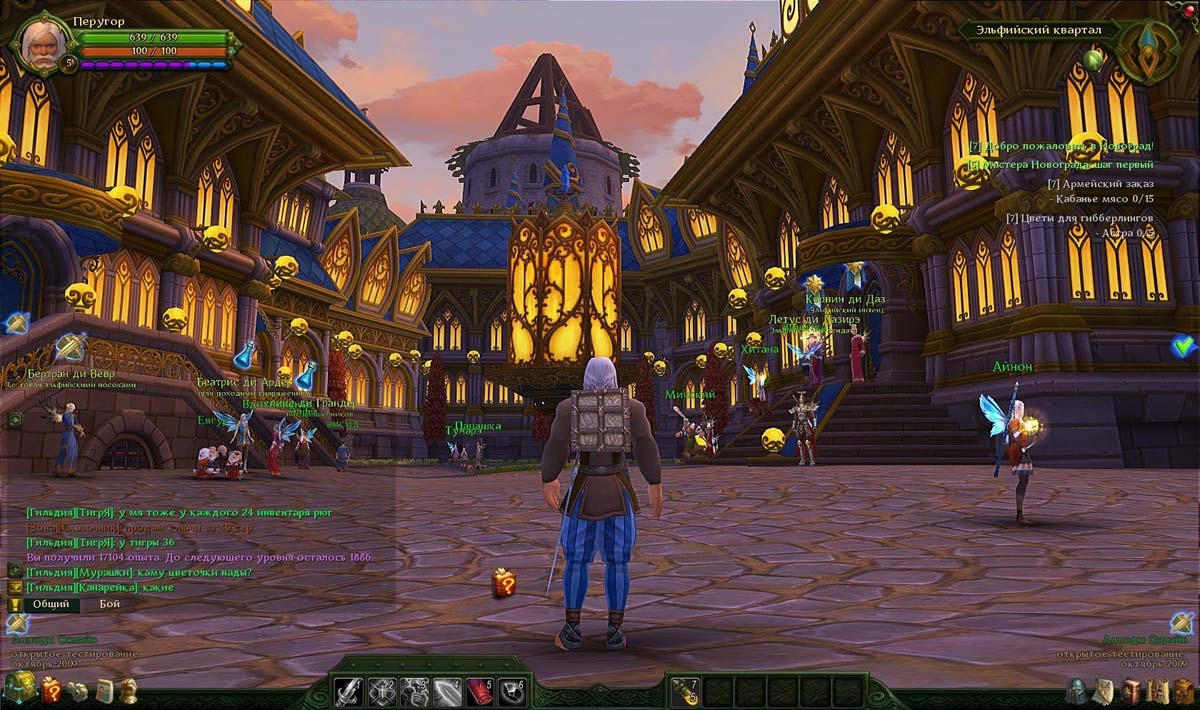
Task: Activate the ability in hotbar slot 6
Action: (x=512, y=691)
